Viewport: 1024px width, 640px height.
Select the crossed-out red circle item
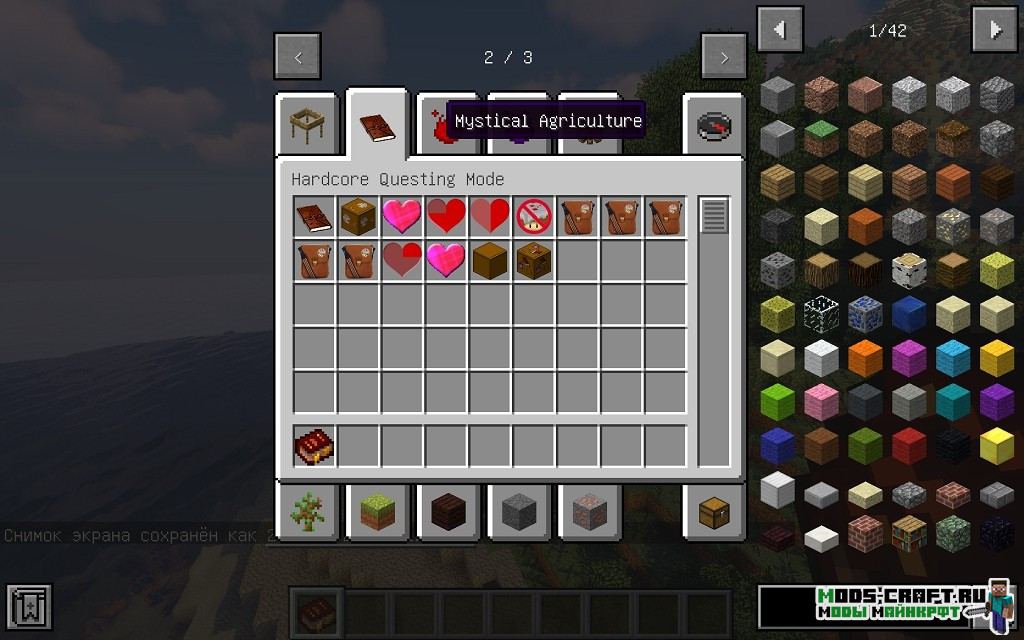[x=534, y=217]
